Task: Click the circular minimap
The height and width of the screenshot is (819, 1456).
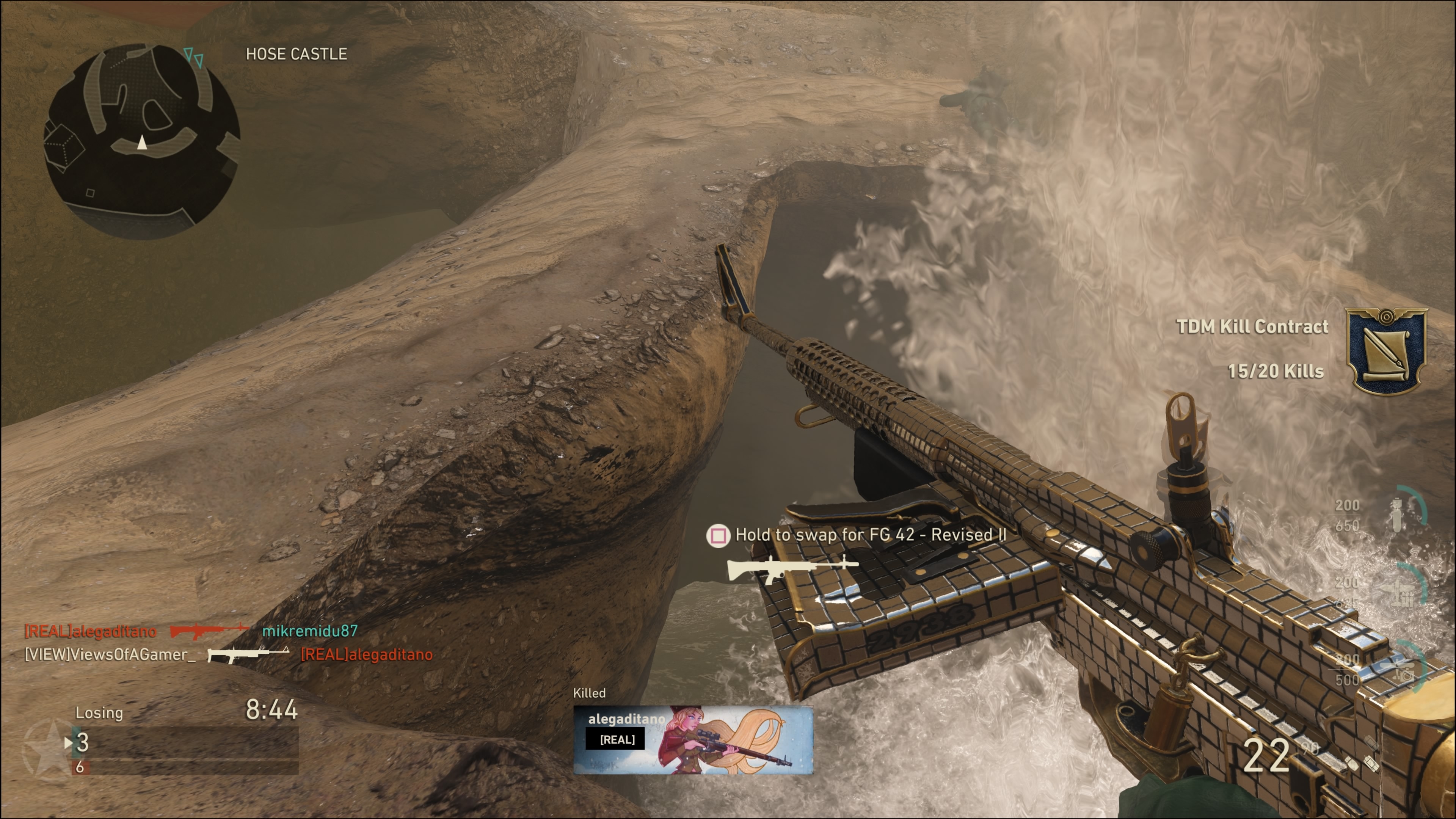Action: tap(141, 141)
